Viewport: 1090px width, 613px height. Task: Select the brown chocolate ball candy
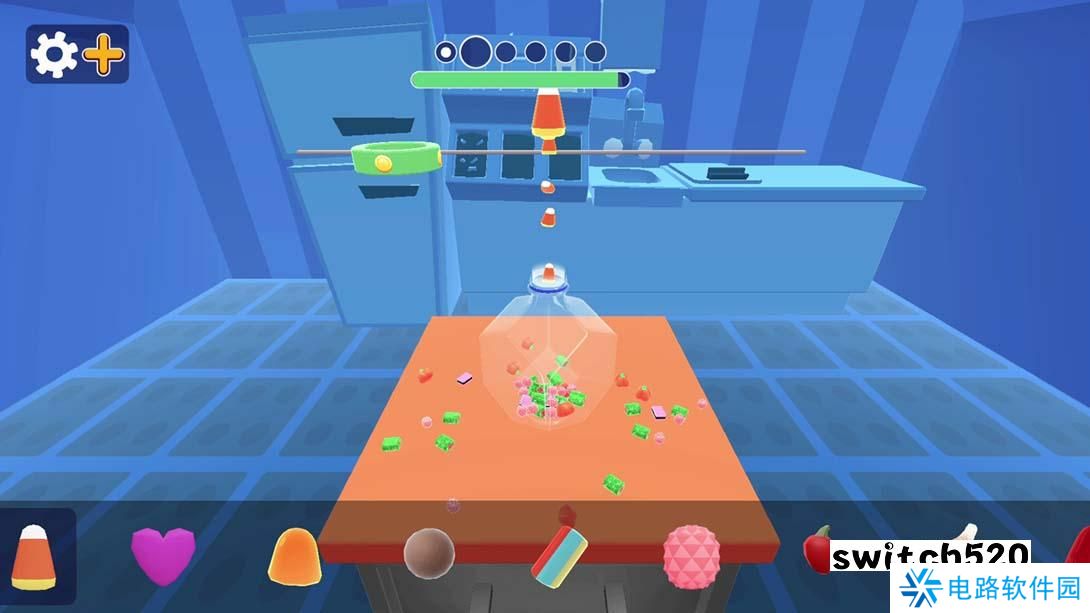[x=429, y=552]
